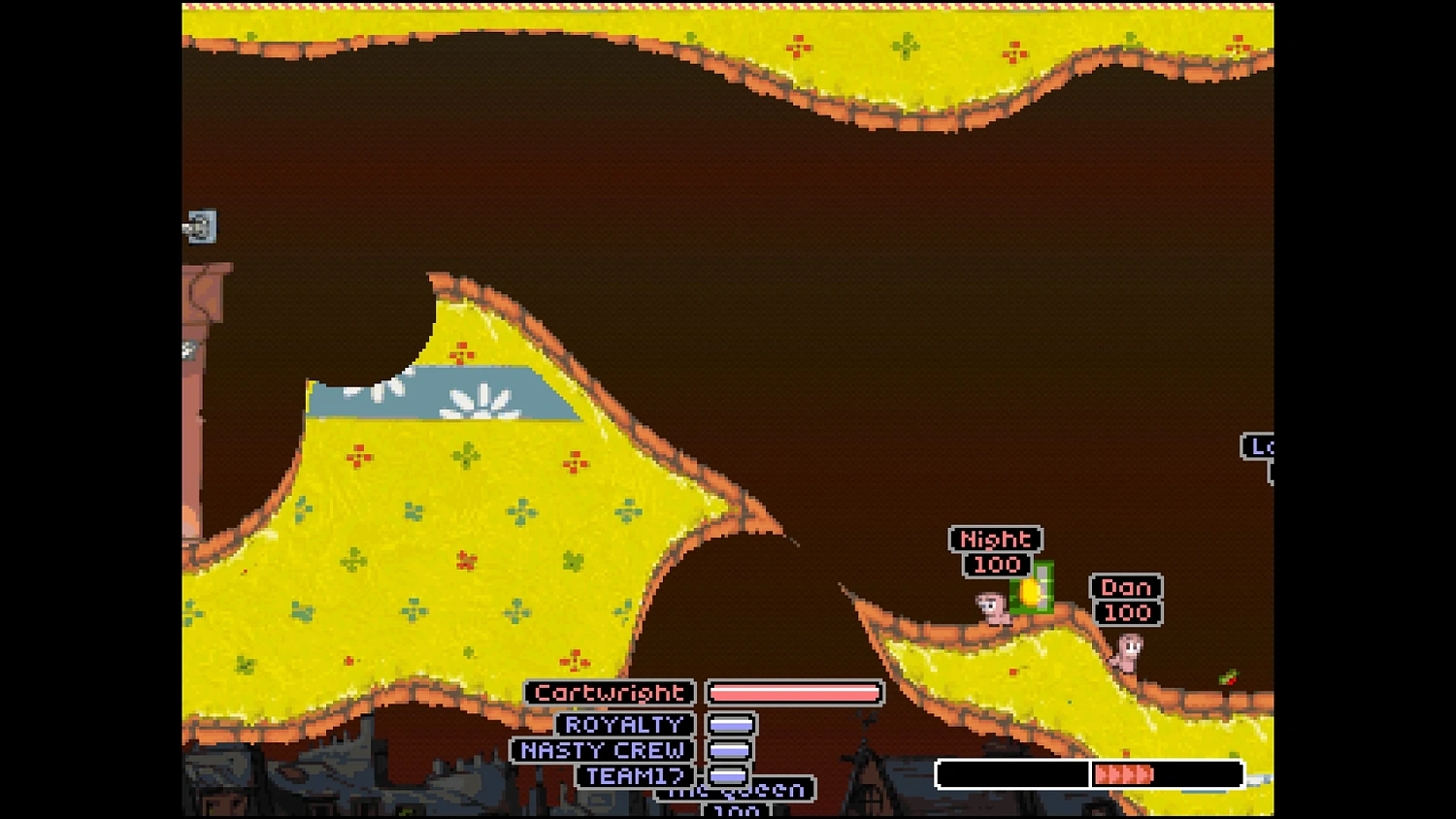Select the worm named Night
1456x819 pixels.
click(992, 606)
